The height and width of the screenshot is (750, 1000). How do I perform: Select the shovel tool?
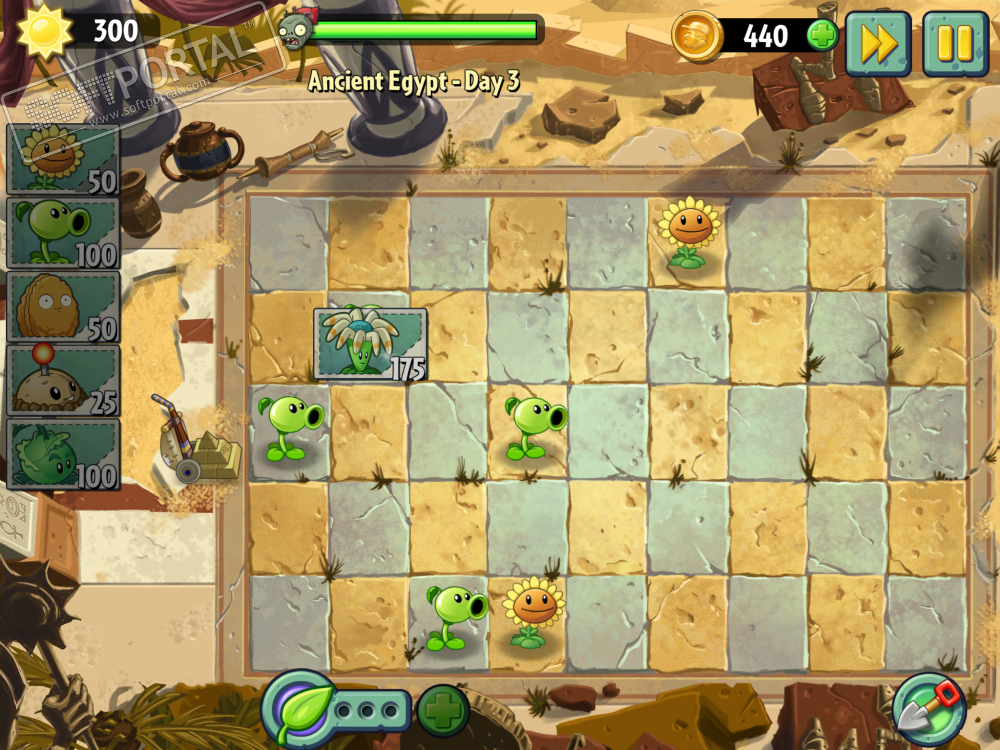point(929,708)
